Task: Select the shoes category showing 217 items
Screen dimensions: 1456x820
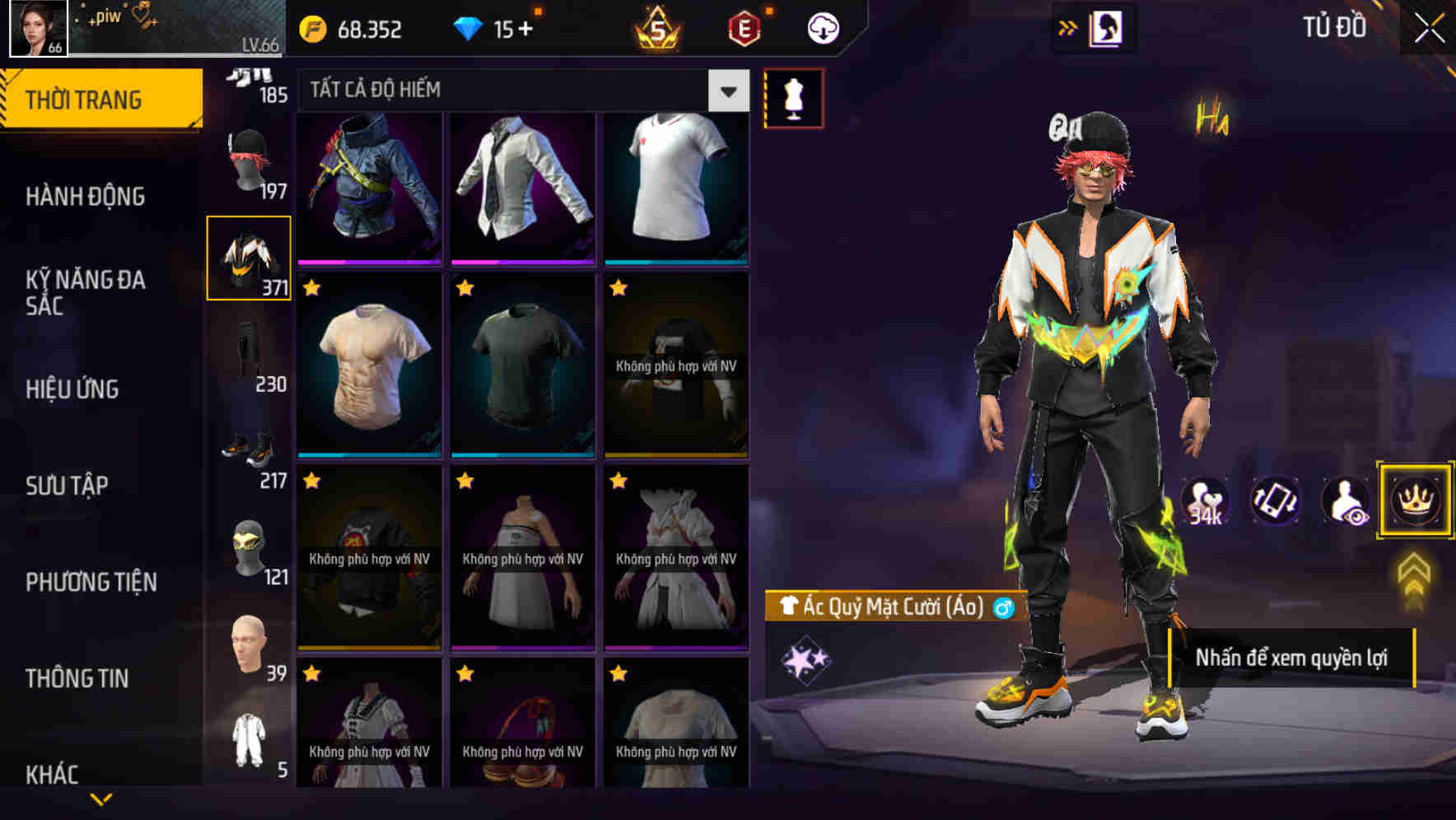Action: click(x=249, y=449)
